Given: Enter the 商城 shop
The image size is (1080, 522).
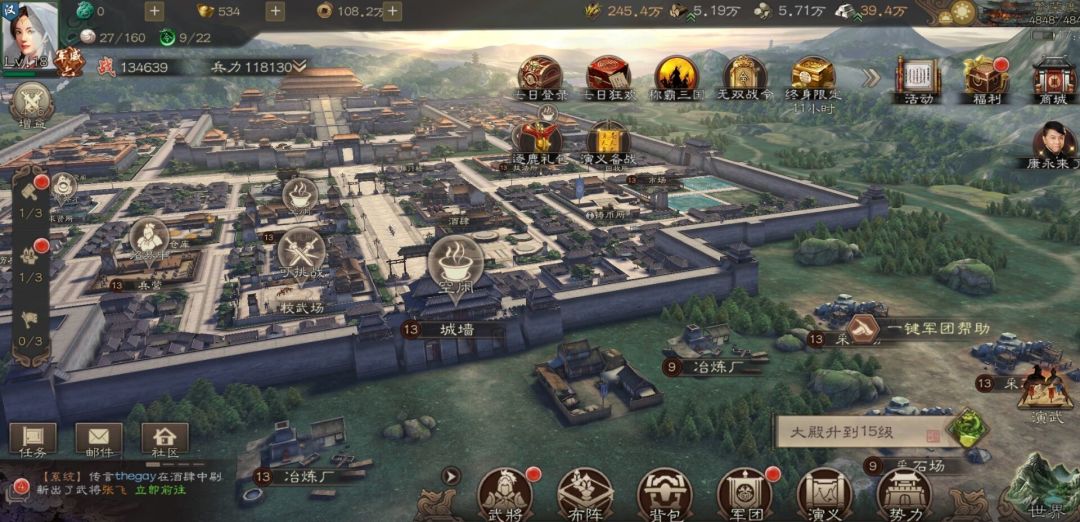Looking at the screenshot, I should pos(1053,77).
